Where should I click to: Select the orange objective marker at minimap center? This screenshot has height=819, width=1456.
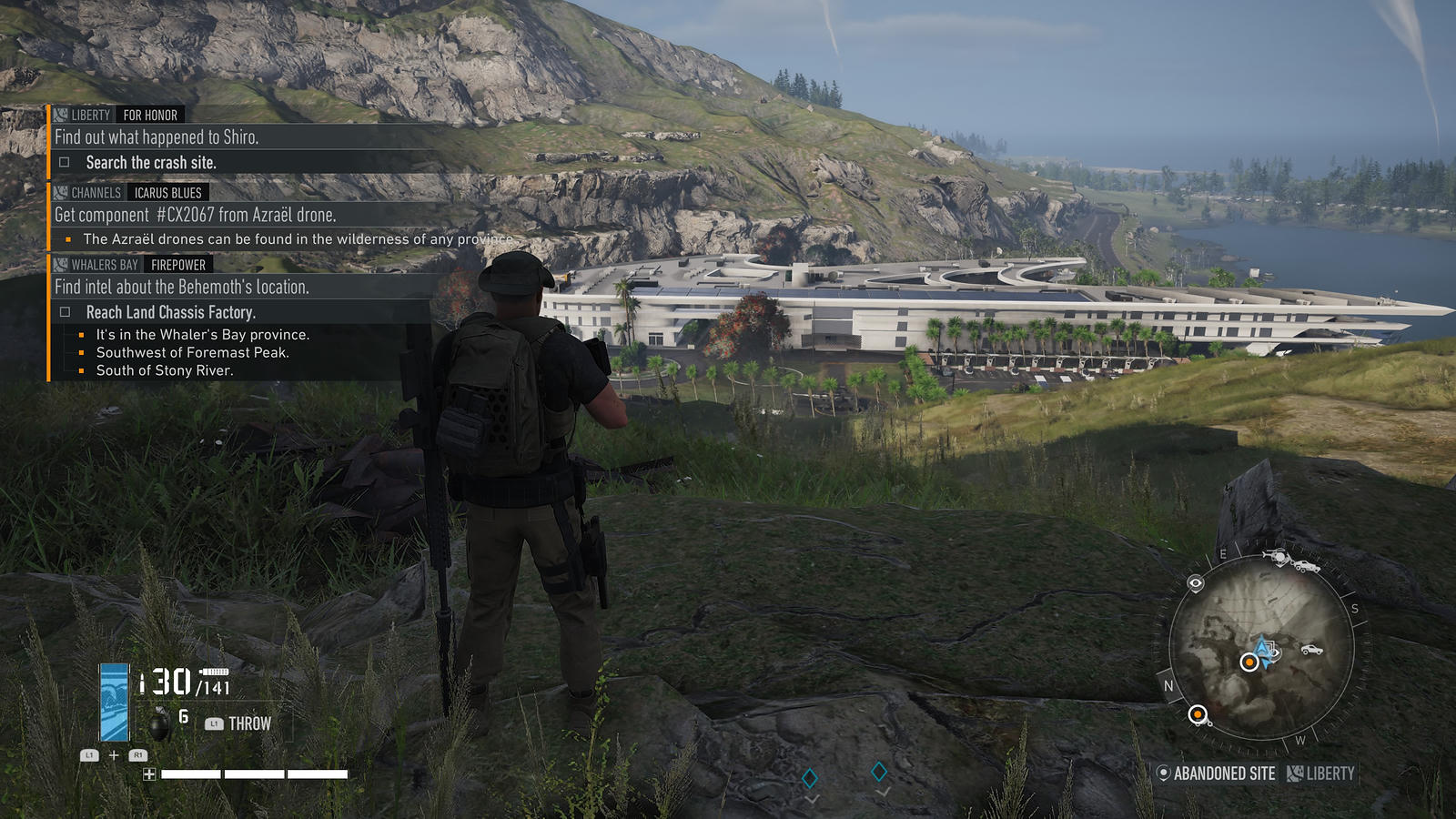tap(1249, 662)
